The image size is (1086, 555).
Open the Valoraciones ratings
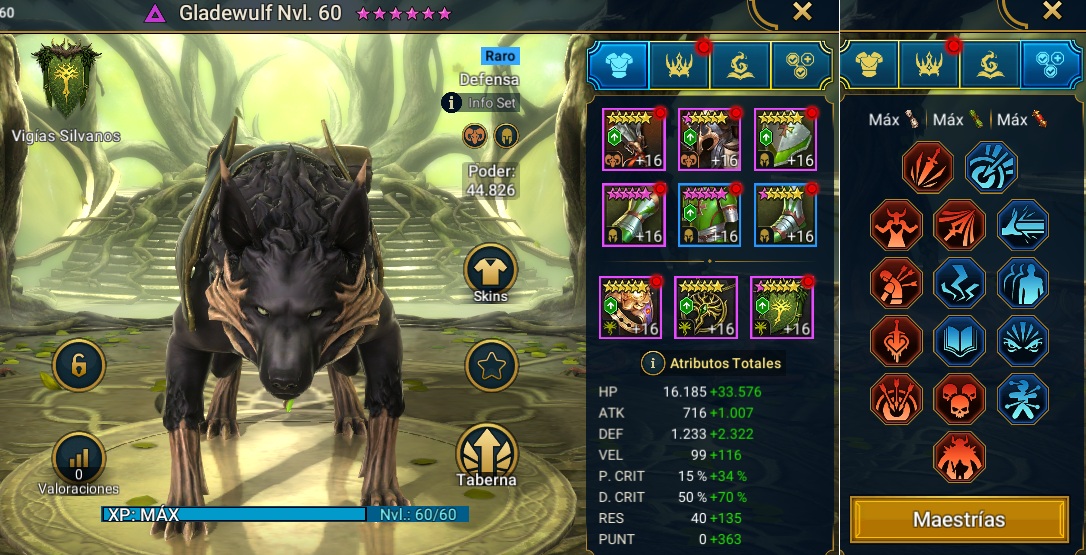point(79,461)
